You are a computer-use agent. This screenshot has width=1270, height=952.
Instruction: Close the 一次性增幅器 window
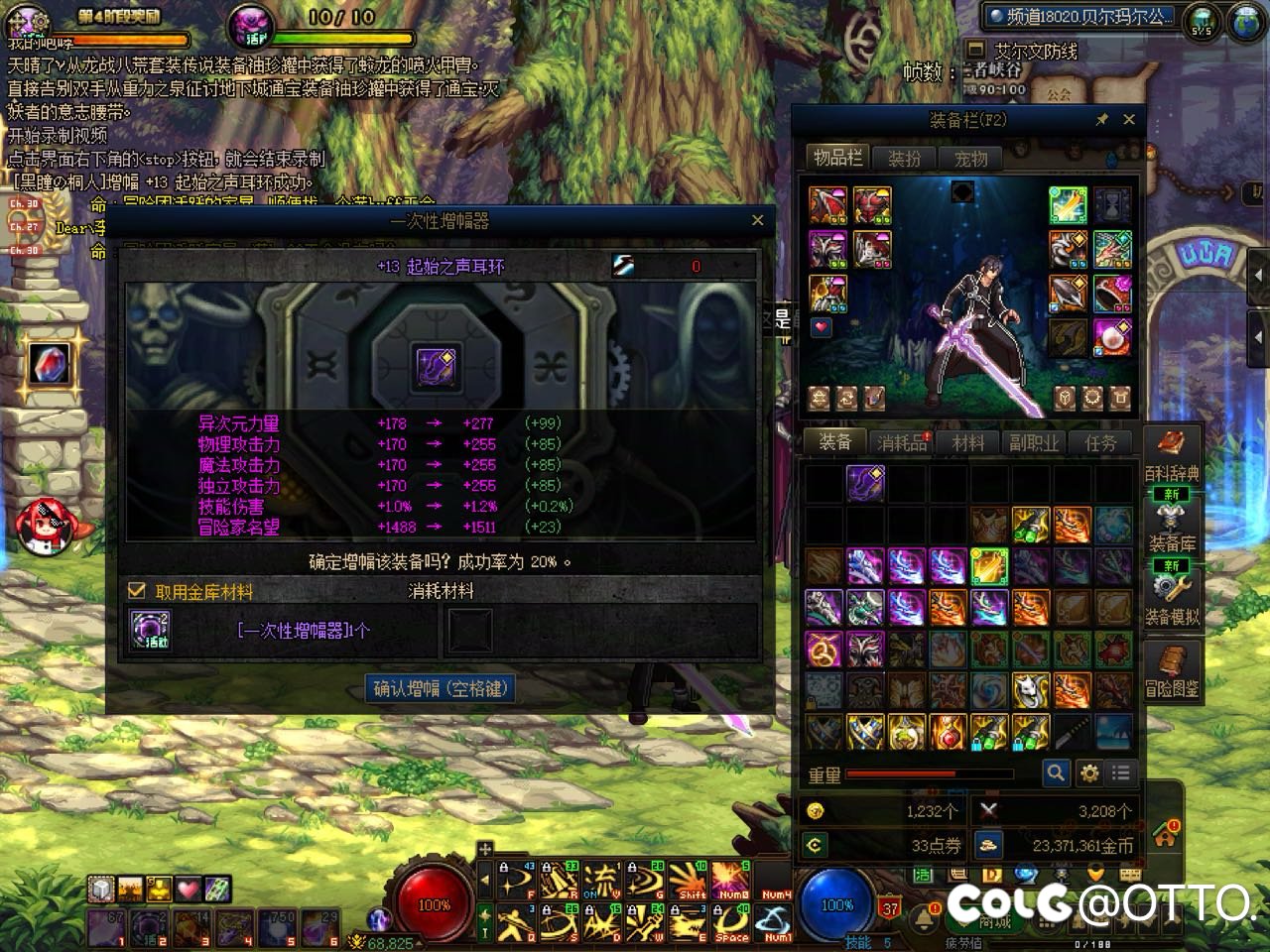coord(758,220)
